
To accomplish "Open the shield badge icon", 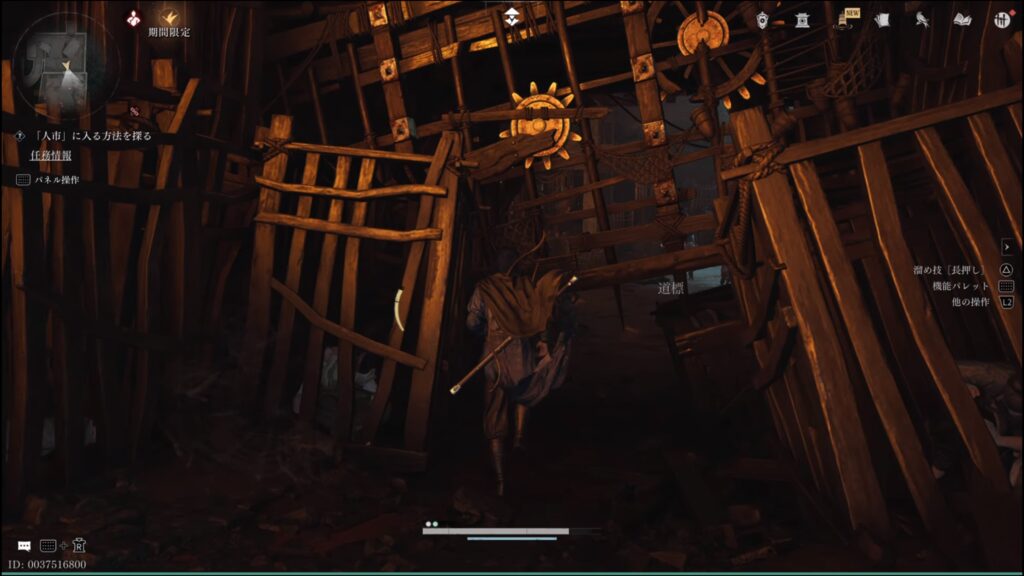I will point(763,20).
